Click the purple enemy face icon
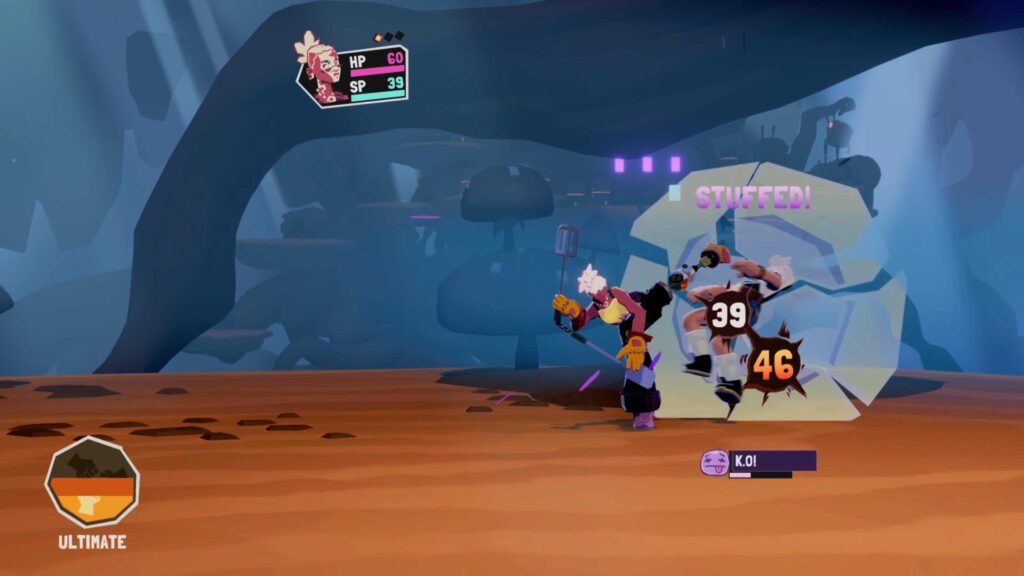Screen dimensions: 1024x576 (x=714, y=462)
